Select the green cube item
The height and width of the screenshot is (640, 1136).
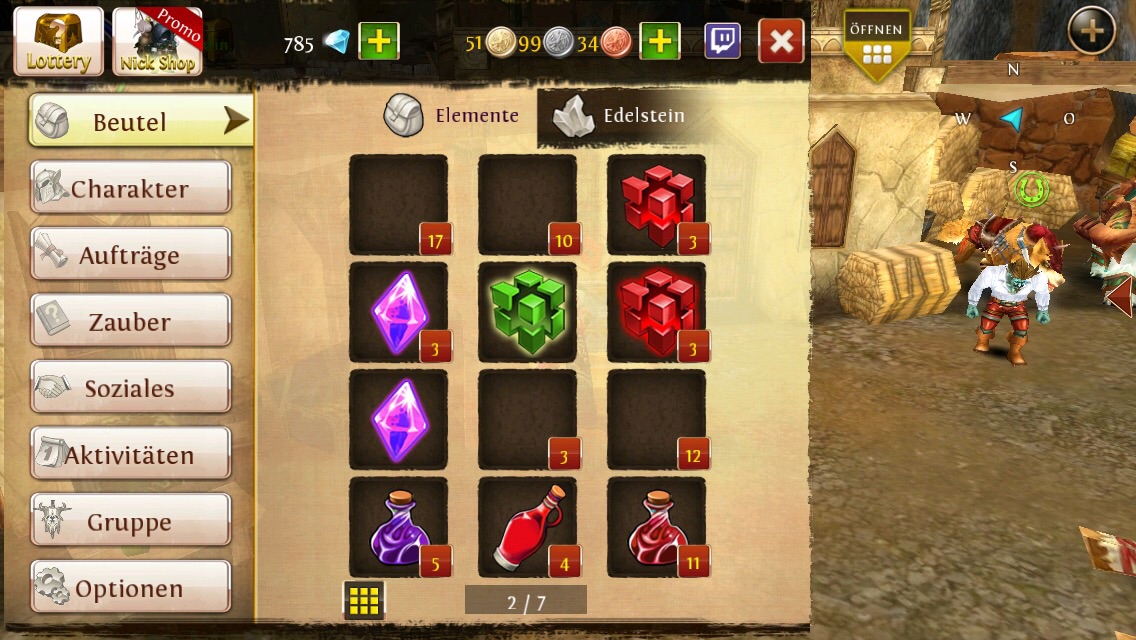[x=527, y=312]
